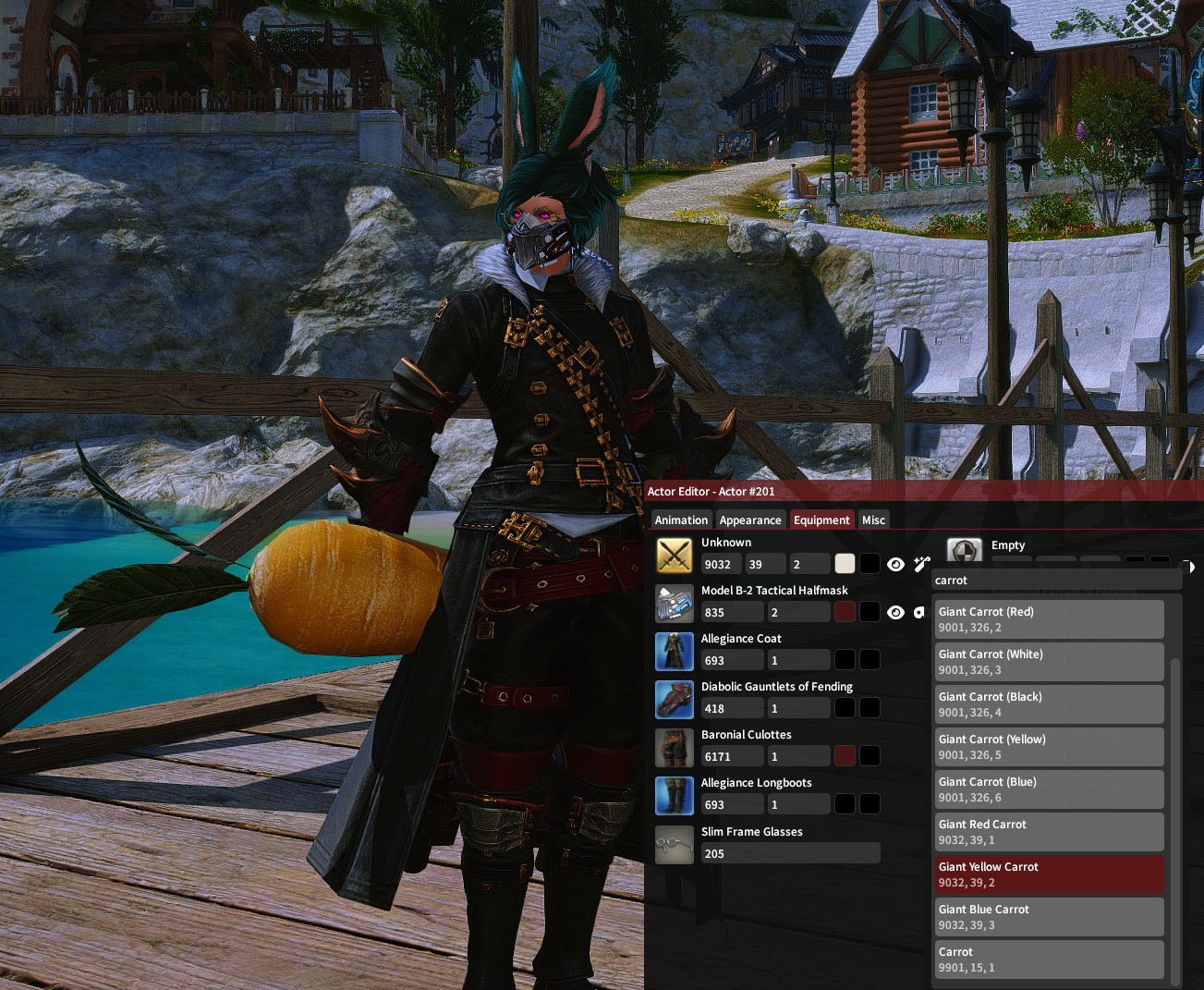Open the Model B-2 Tactical Halfmask slot
1204x990 pixels.
(675, 604)
